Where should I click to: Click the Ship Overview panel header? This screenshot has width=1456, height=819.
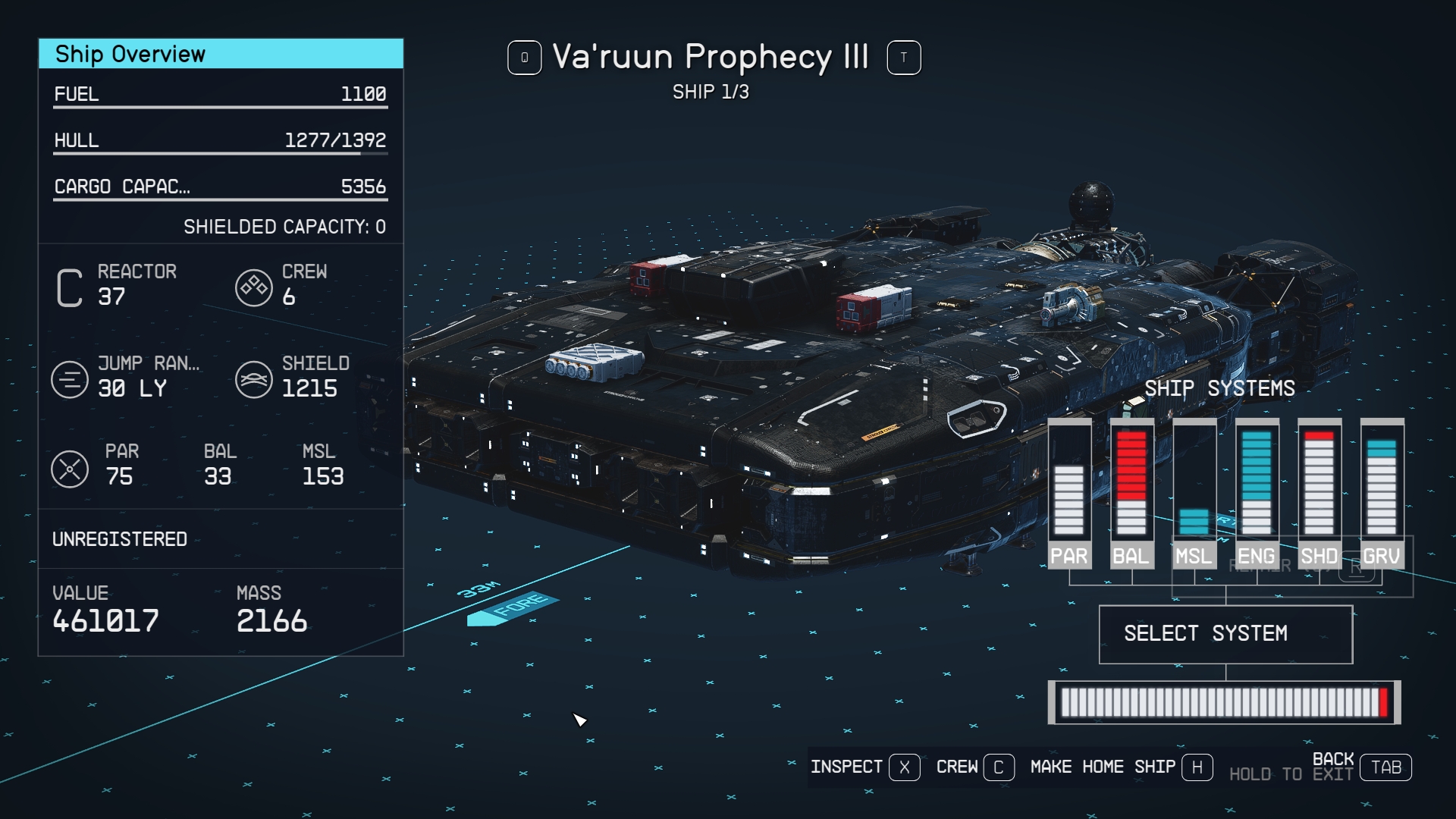221,54
